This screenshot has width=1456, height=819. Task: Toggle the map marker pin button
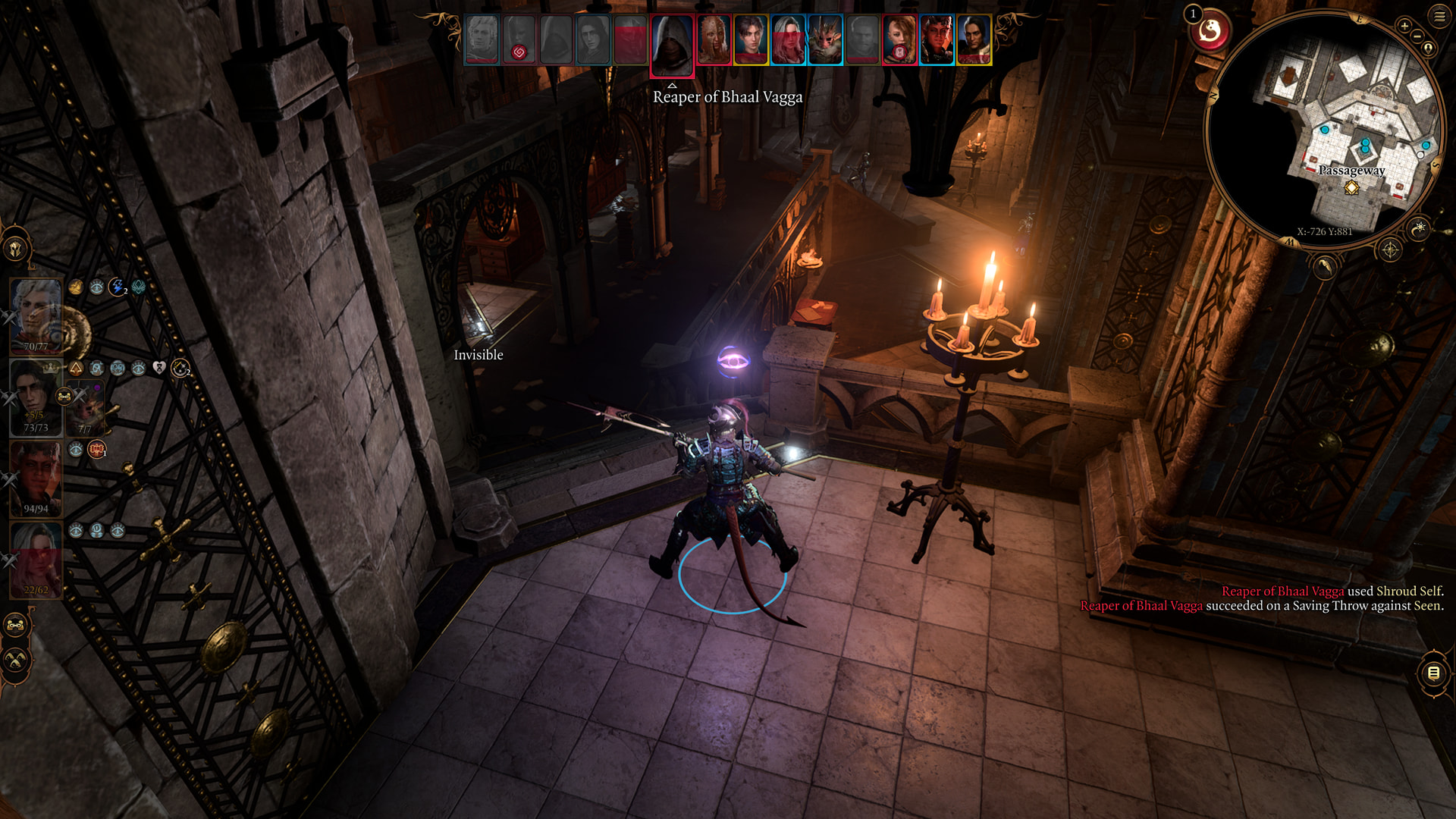click(x=1429, y=49)
